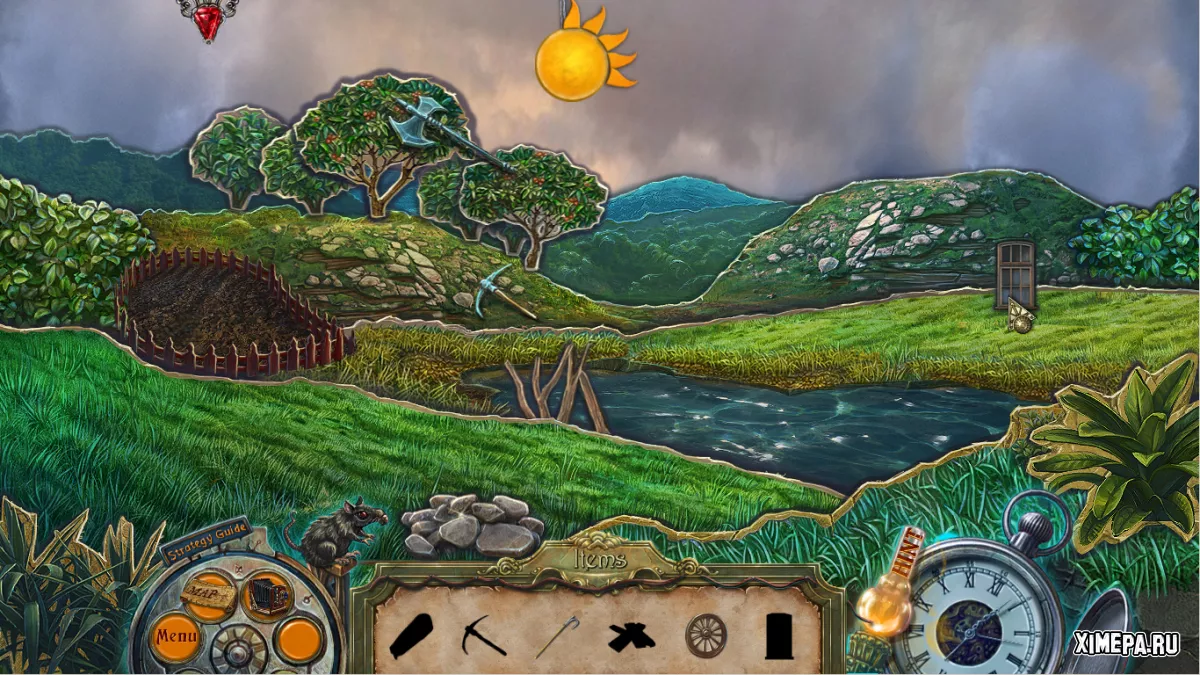Choose the hooked cane item

click(556, 636)
